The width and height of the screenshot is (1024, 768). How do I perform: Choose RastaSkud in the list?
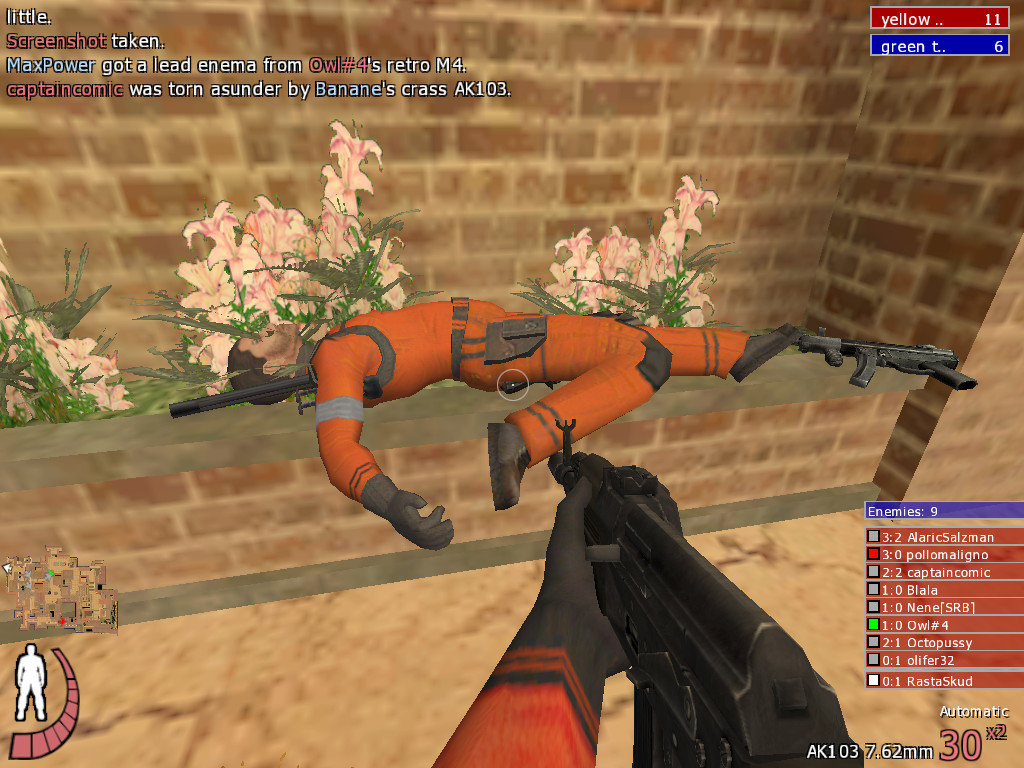point(943,681)
